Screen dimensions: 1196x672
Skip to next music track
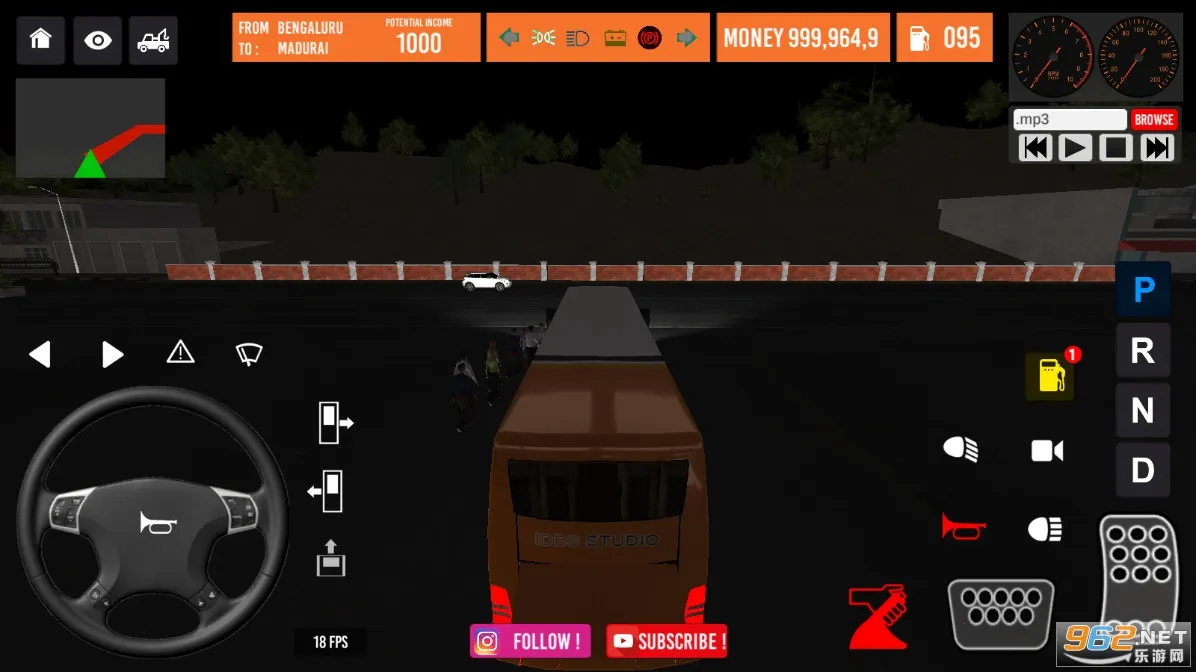coord(1156,148)
